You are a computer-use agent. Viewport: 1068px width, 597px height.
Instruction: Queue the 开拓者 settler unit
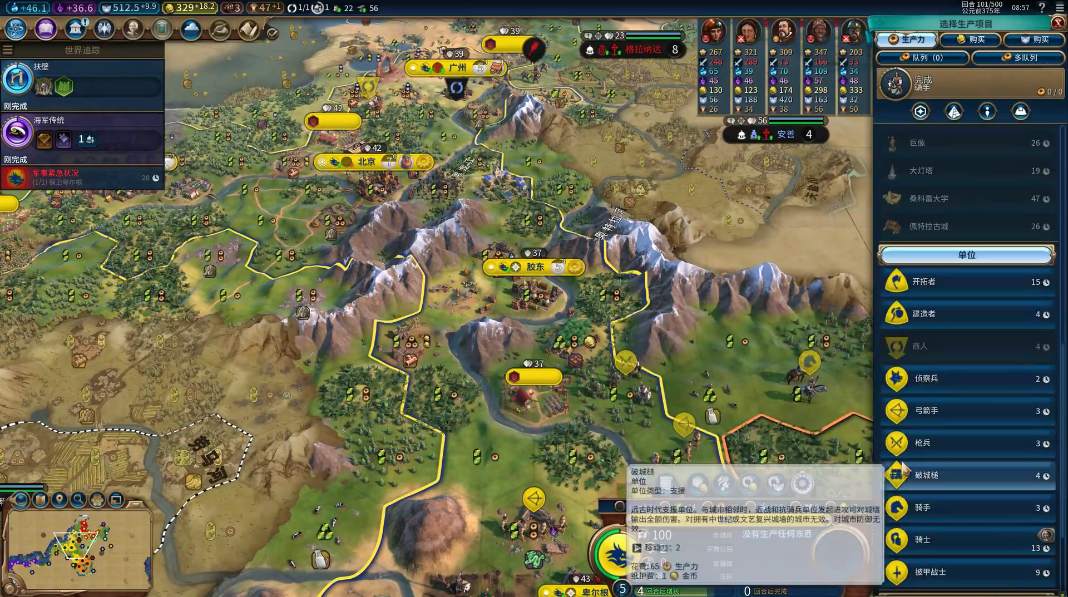(x=967, y=282)
